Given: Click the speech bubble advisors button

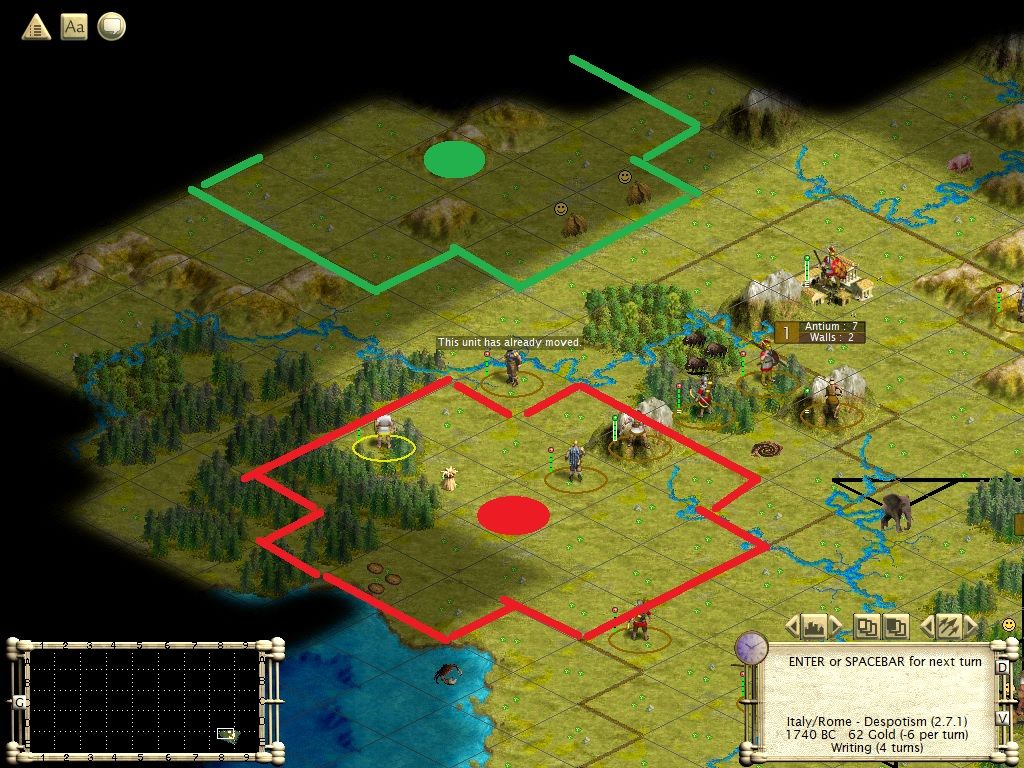Looking at the screenshot, I should click(111, 27).
